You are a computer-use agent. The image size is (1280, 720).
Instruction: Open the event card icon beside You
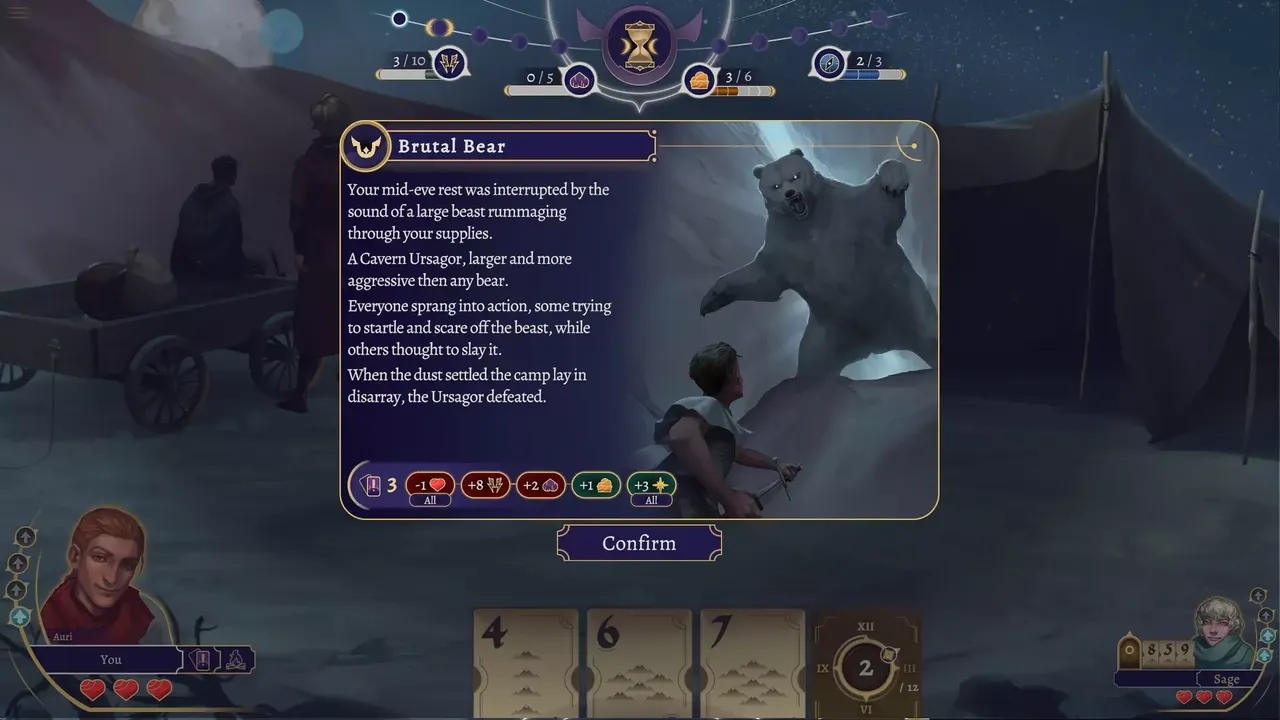[x=198, y=660]
